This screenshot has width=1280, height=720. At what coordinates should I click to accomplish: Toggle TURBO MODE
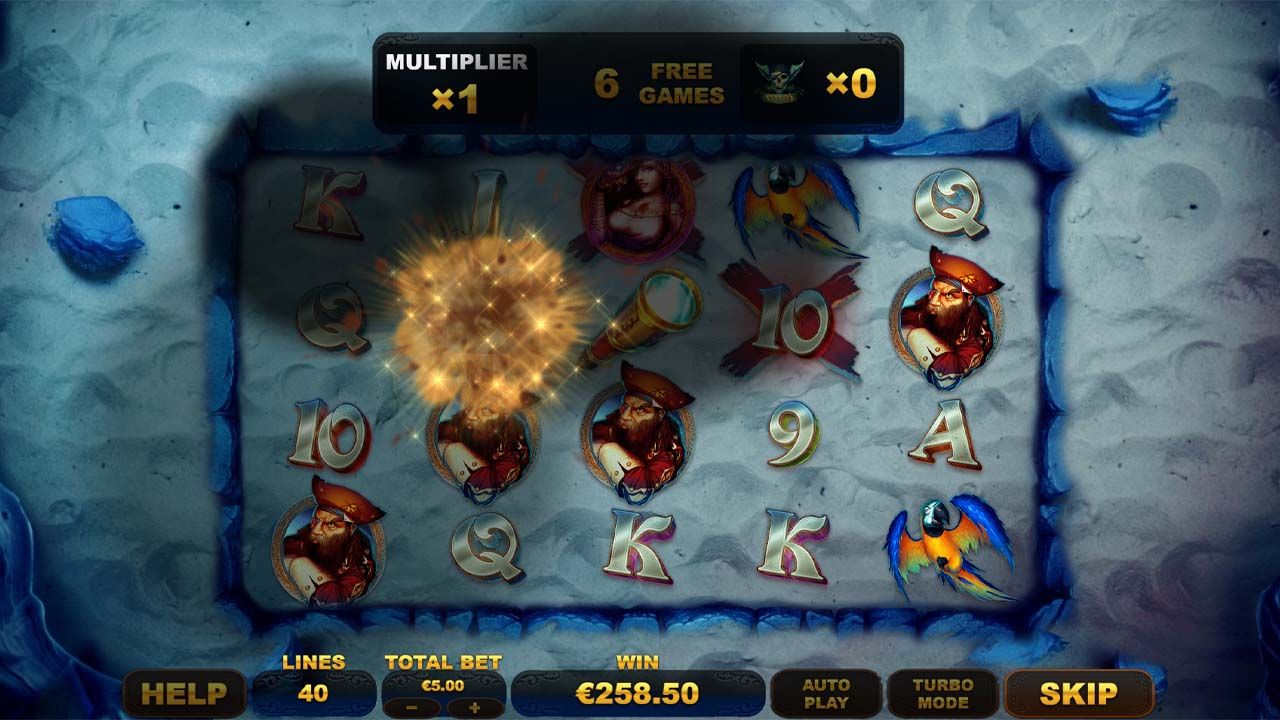click(942, 693)
